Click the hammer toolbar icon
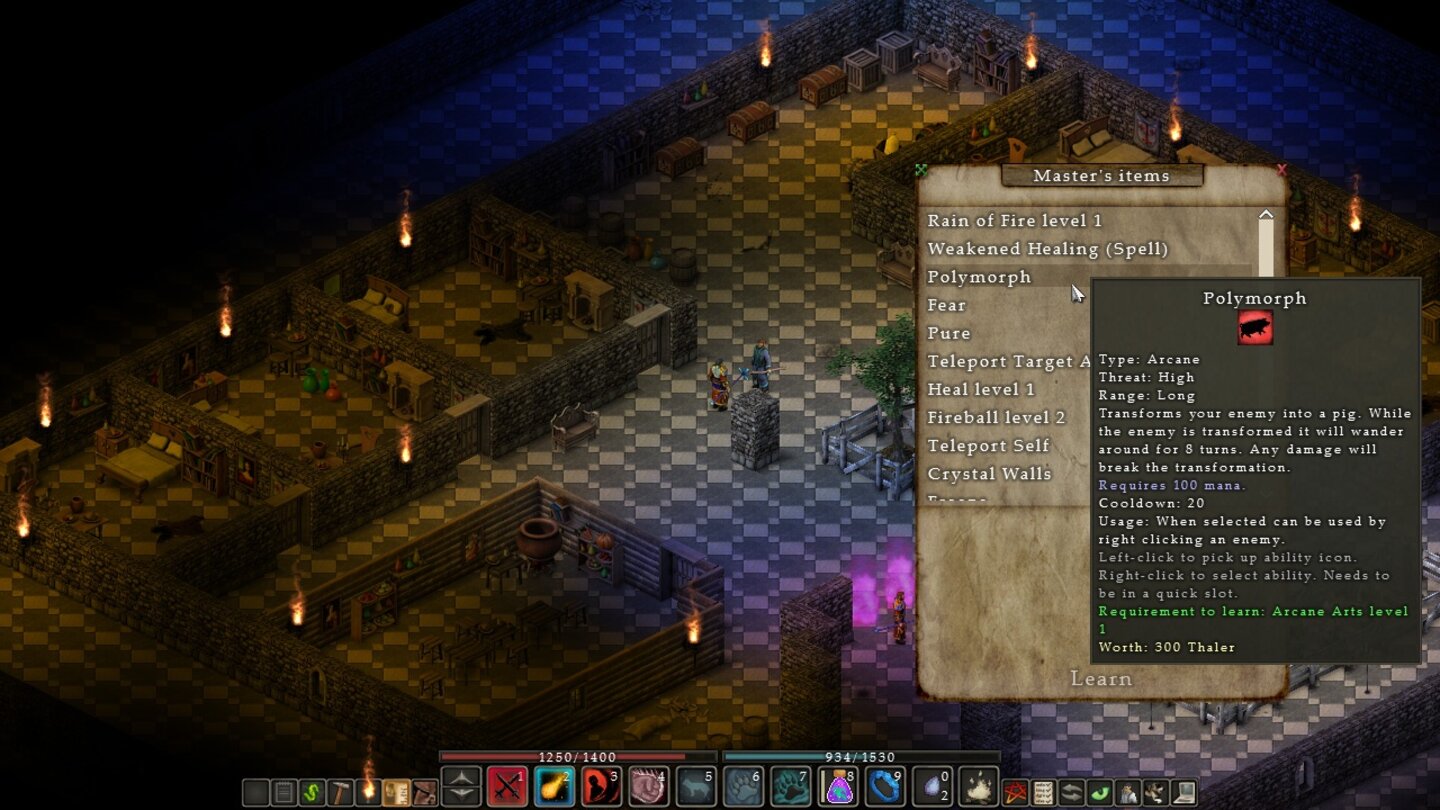 tap(340, 793)
